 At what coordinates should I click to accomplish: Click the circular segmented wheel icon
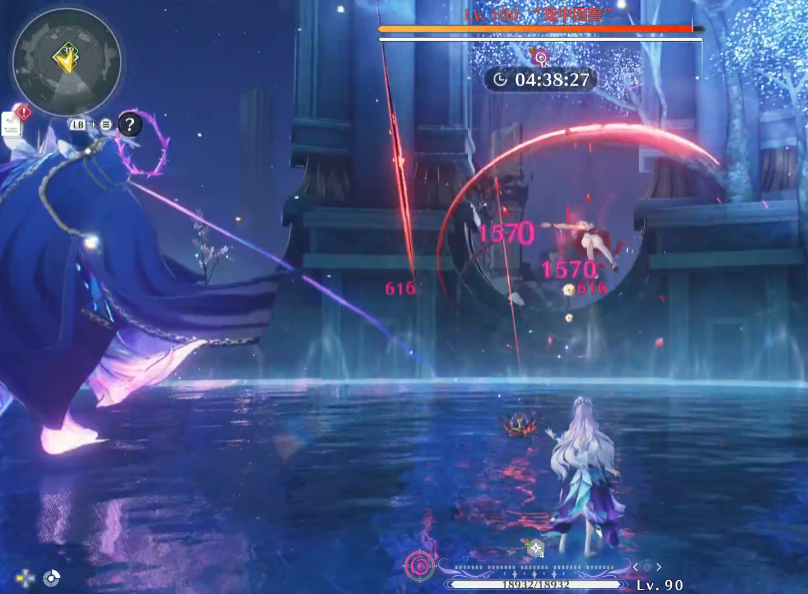(x=51, y=577)
